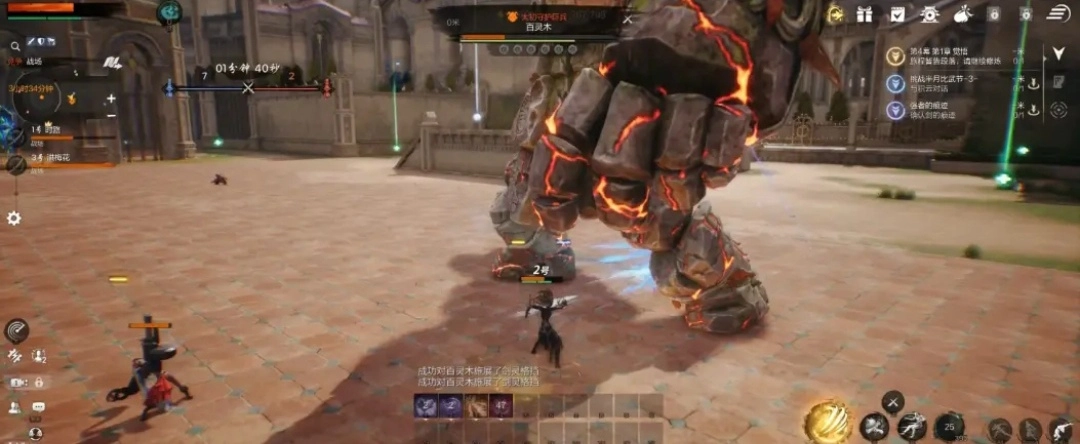
Task: Activate the large golden claw attack skill
Action: [828, 421]
